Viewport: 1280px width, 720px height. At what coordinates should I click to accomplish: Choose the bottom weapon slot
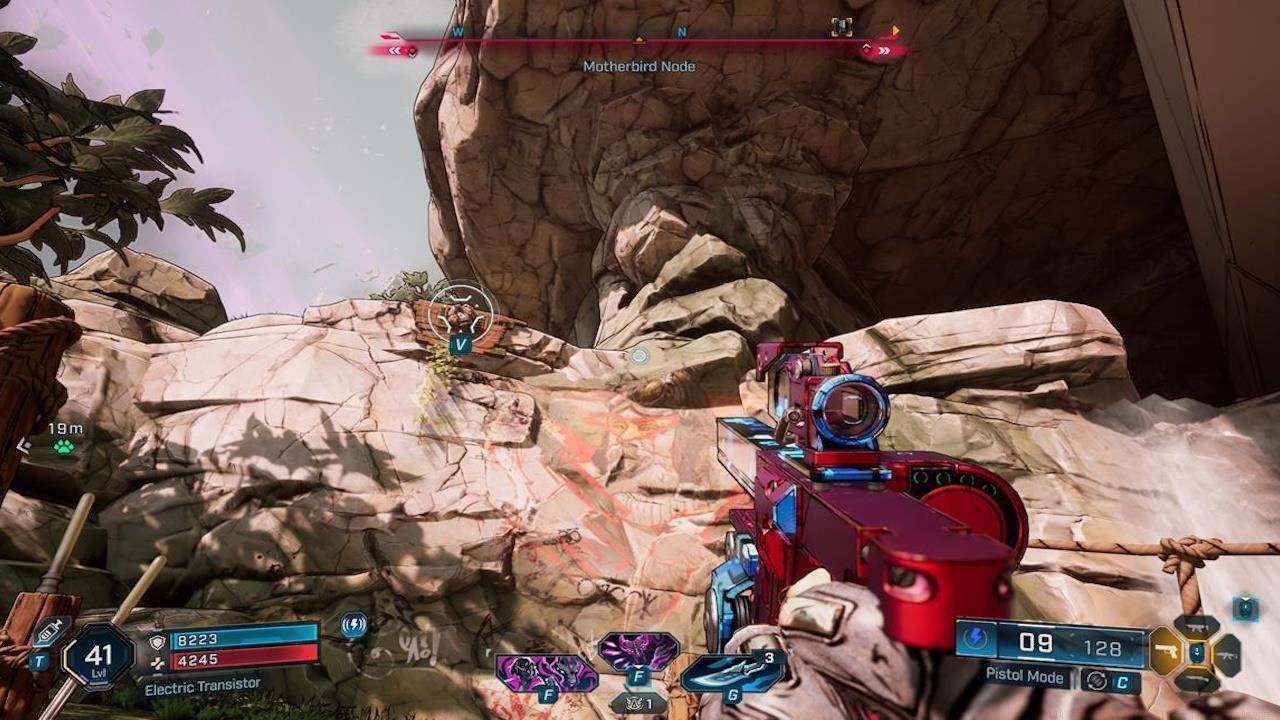click(x=1197, y=681)
